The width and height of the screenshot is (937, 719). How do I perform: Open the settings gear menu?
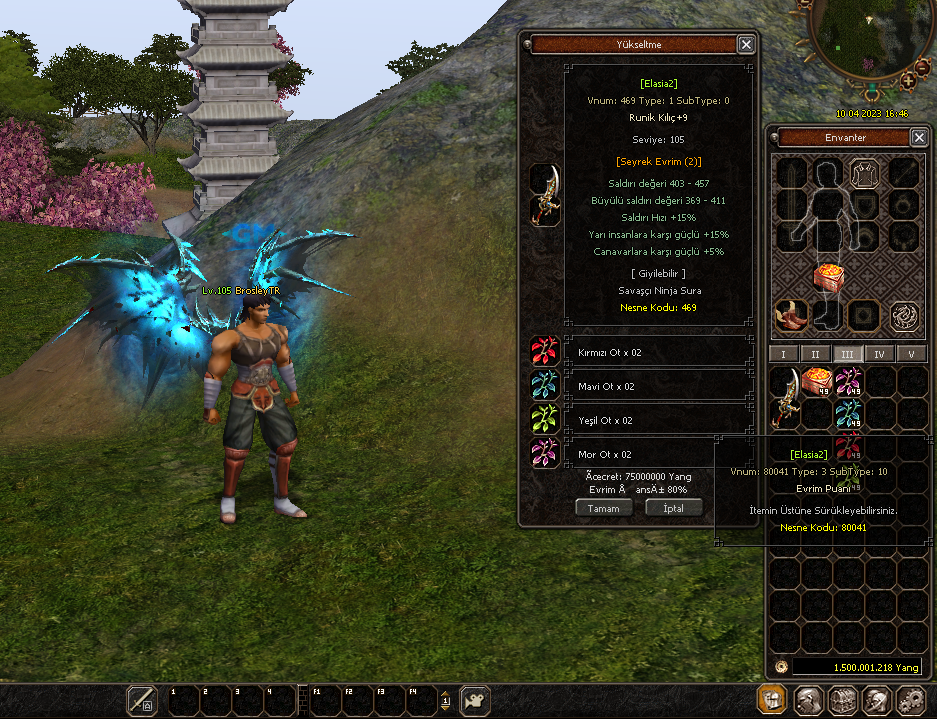pos(910,700)
